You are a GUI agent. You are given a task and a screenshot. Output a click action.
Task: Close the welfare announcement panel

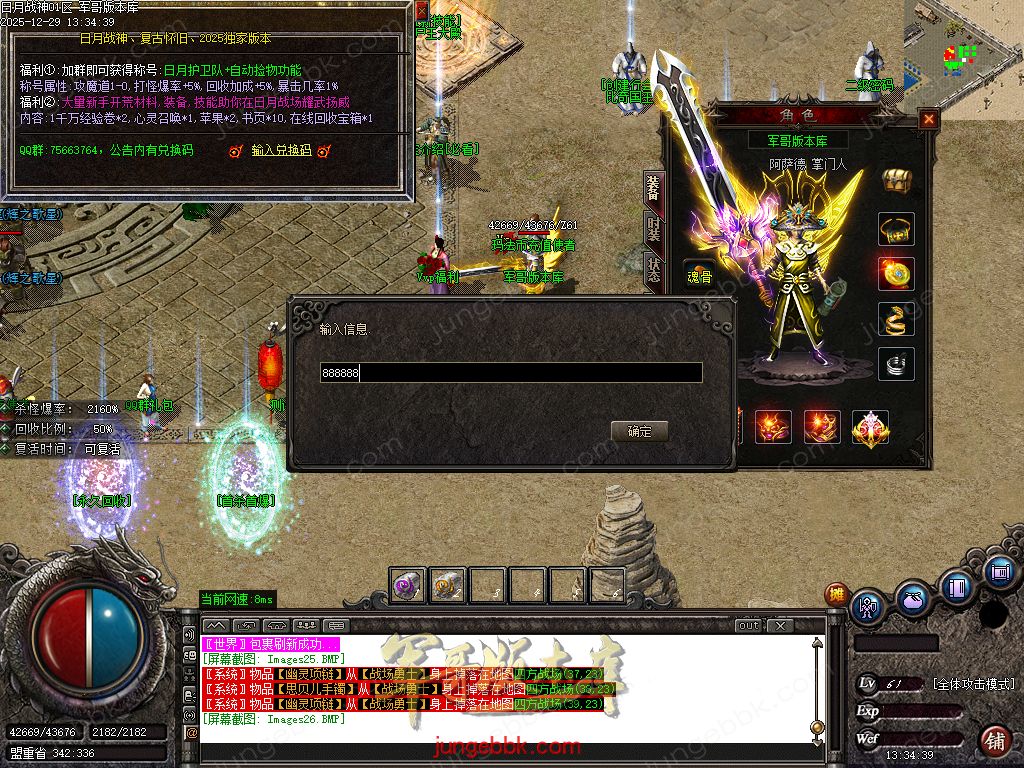click(x=421, y=11)
